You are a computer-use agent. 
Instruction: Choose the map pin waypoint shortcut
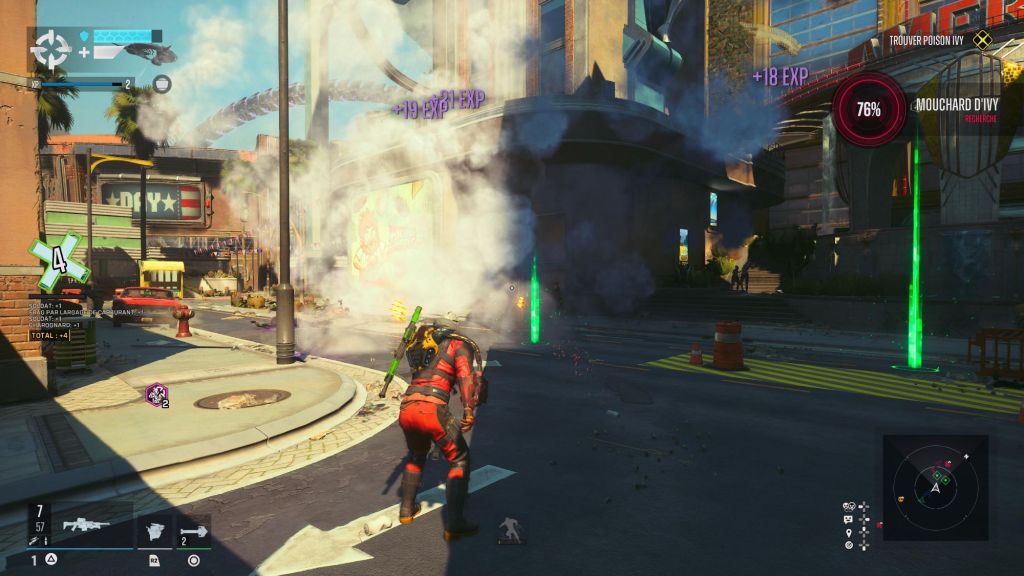(849, 532)
